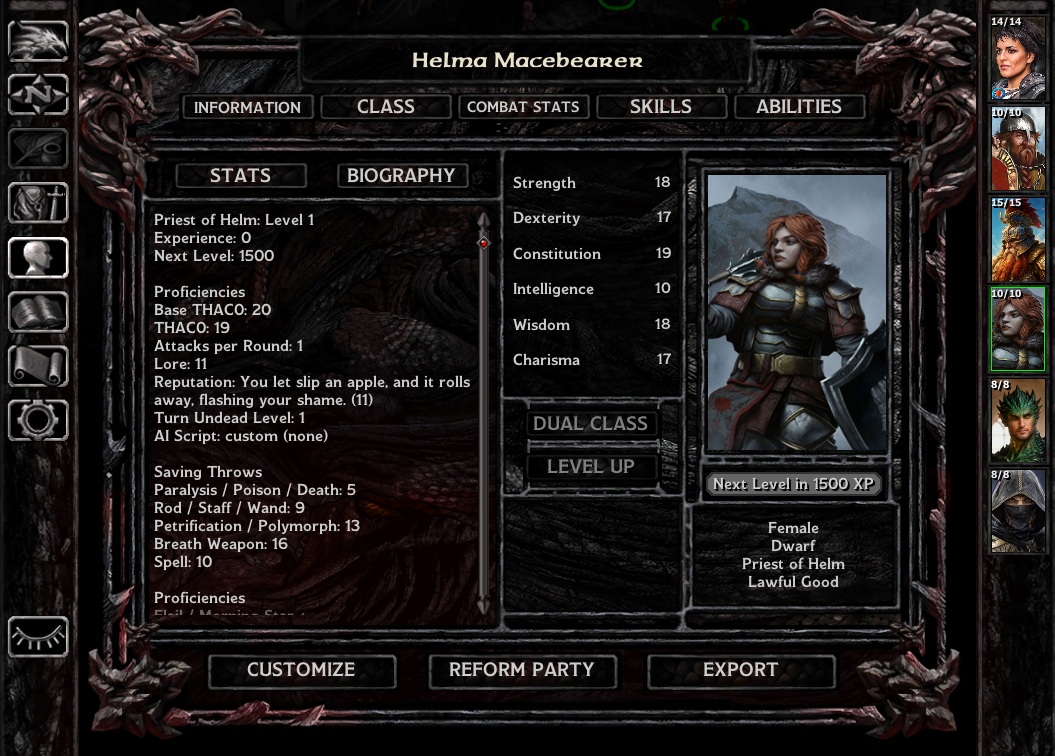Viewport: 1055px width, 756px height.
Task: Open the mage spellbook icon
Action: coord(38,312)
